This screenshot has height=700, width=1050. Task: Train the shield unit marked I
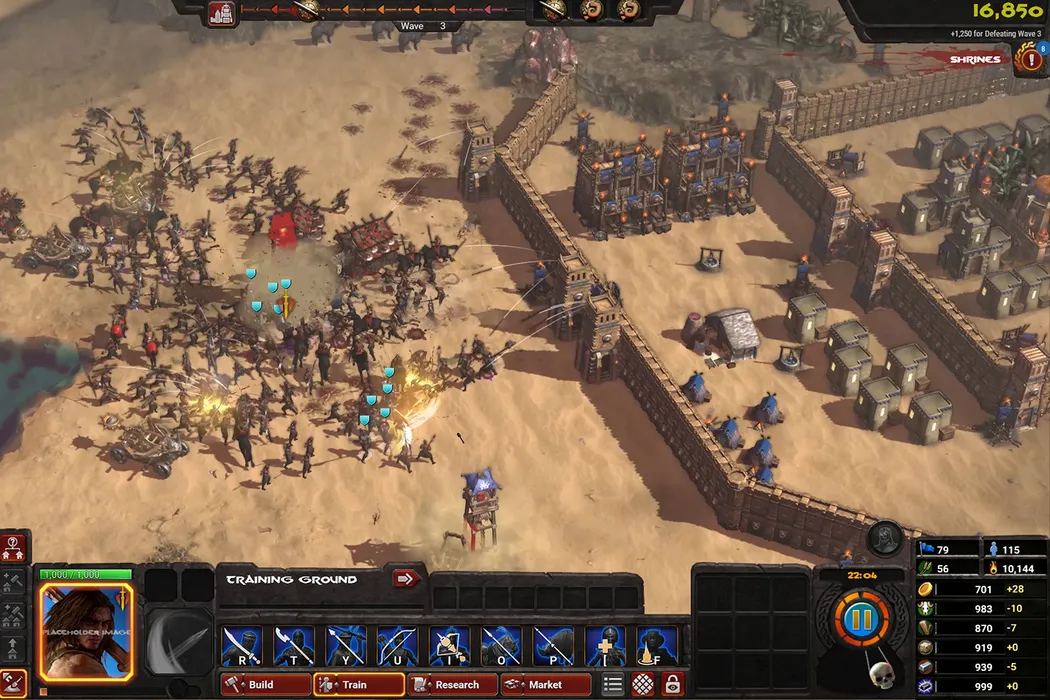(450, 646)
